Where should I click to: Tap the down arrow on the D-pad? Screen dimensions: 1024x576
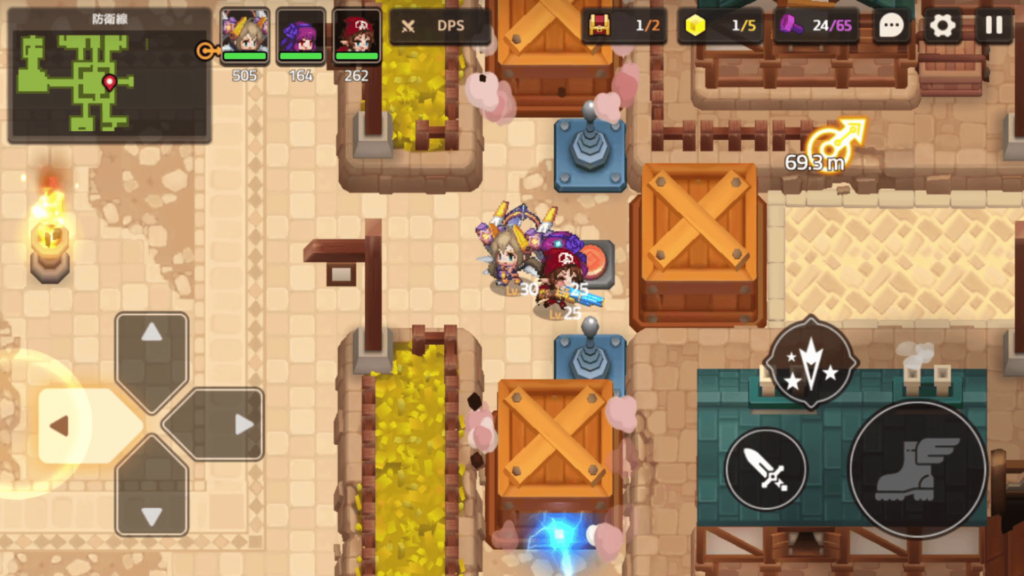tap(152, 503)
